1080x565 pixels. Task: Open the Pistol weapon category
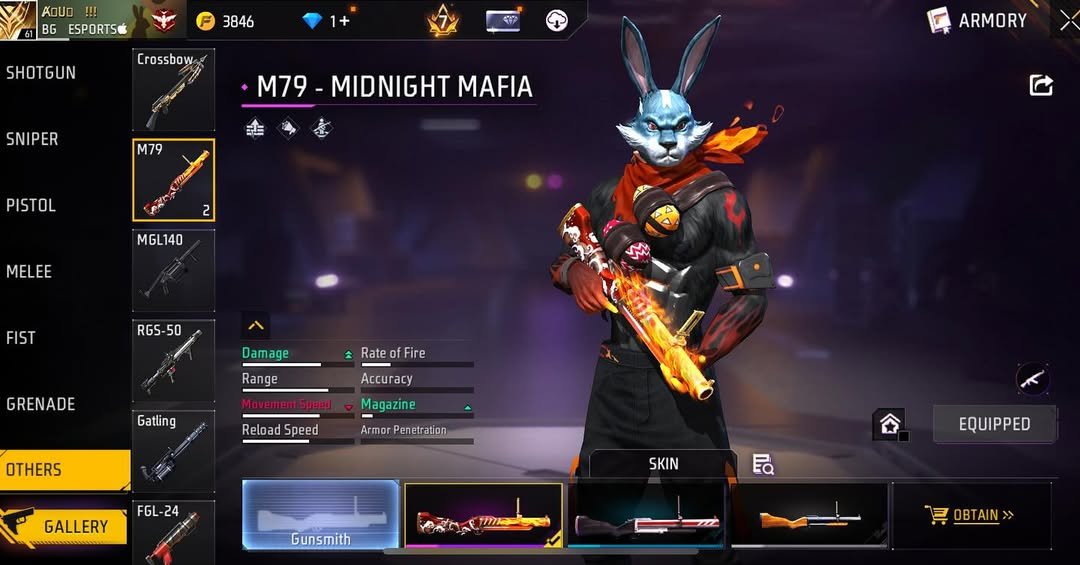(31, 205)
